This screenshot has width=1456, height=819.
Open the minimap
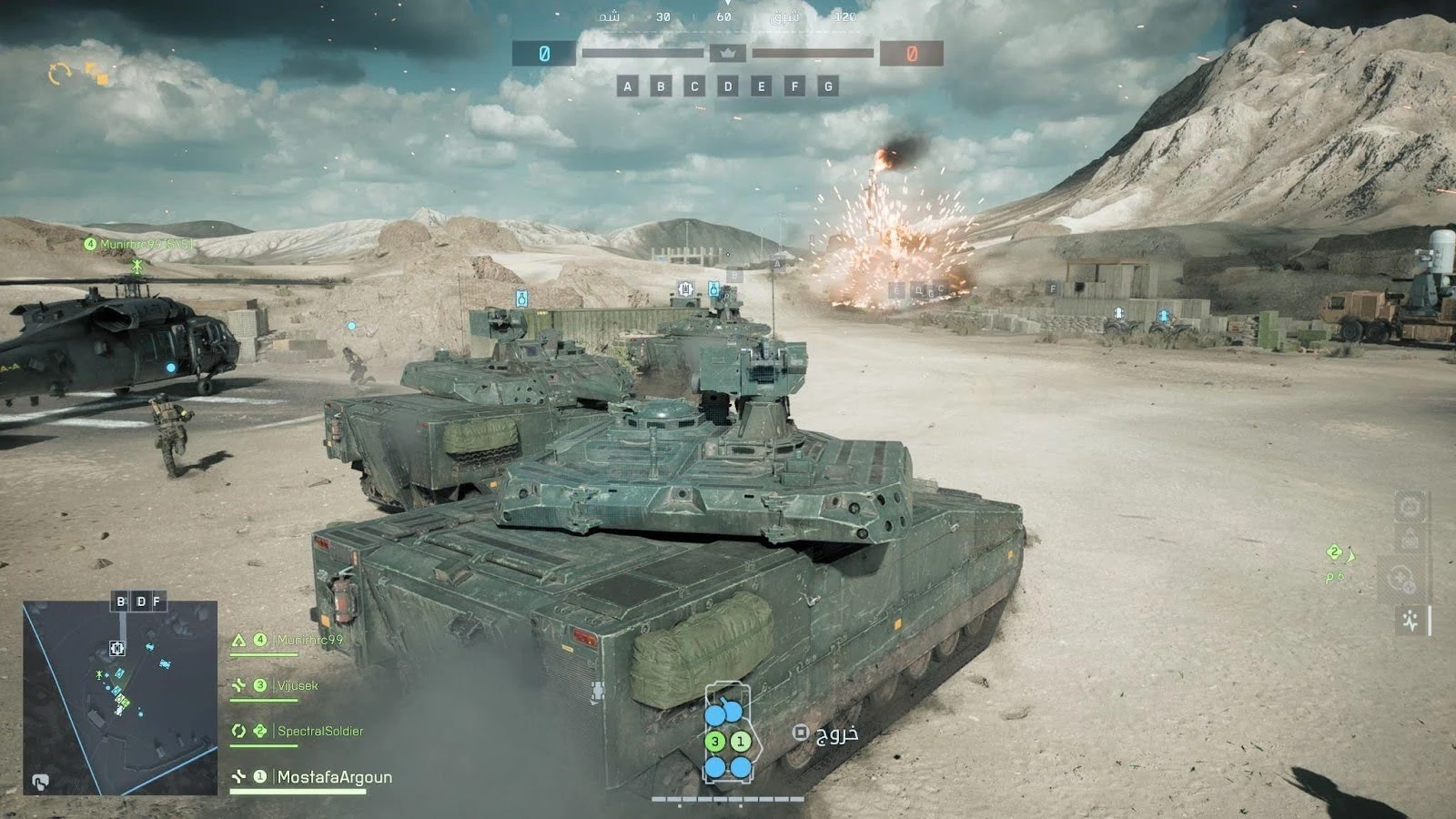pyautogui.click(x=120, y=697)
